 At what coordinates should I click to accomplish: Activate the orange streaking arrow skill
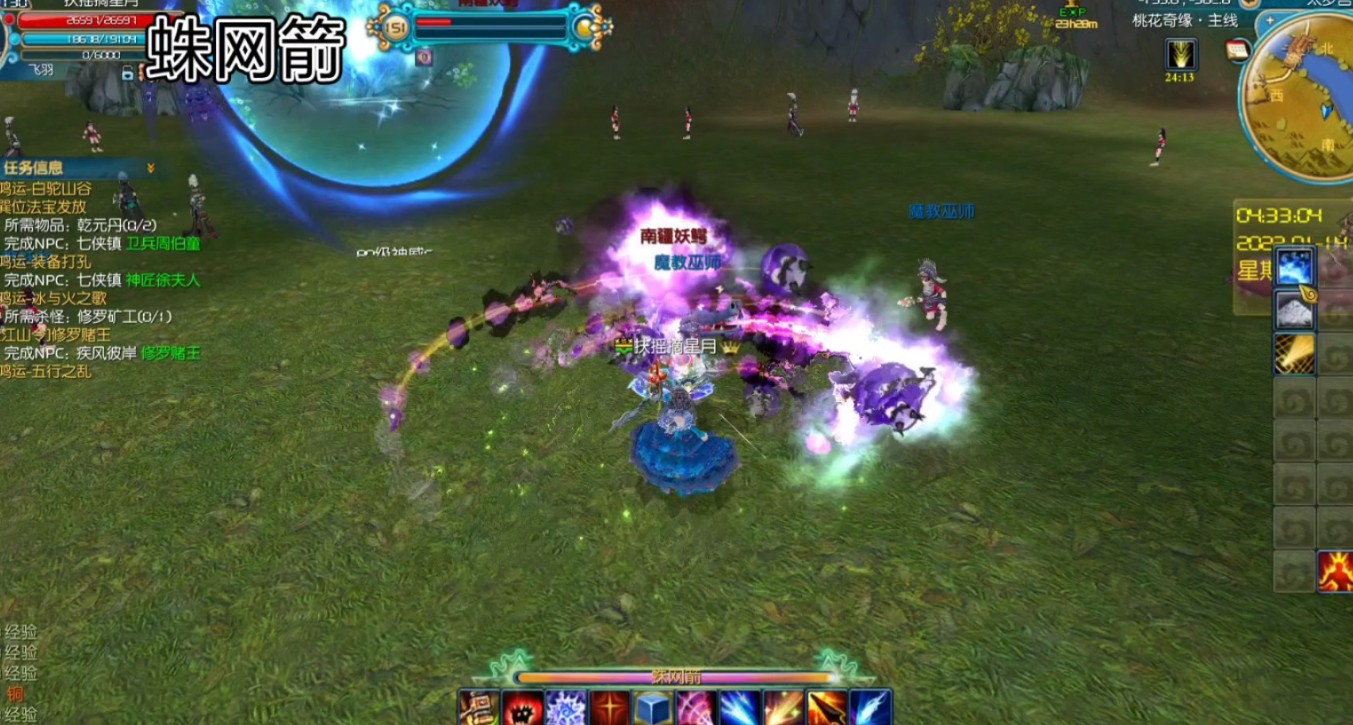pyautogui.click(x=783, y=708)
